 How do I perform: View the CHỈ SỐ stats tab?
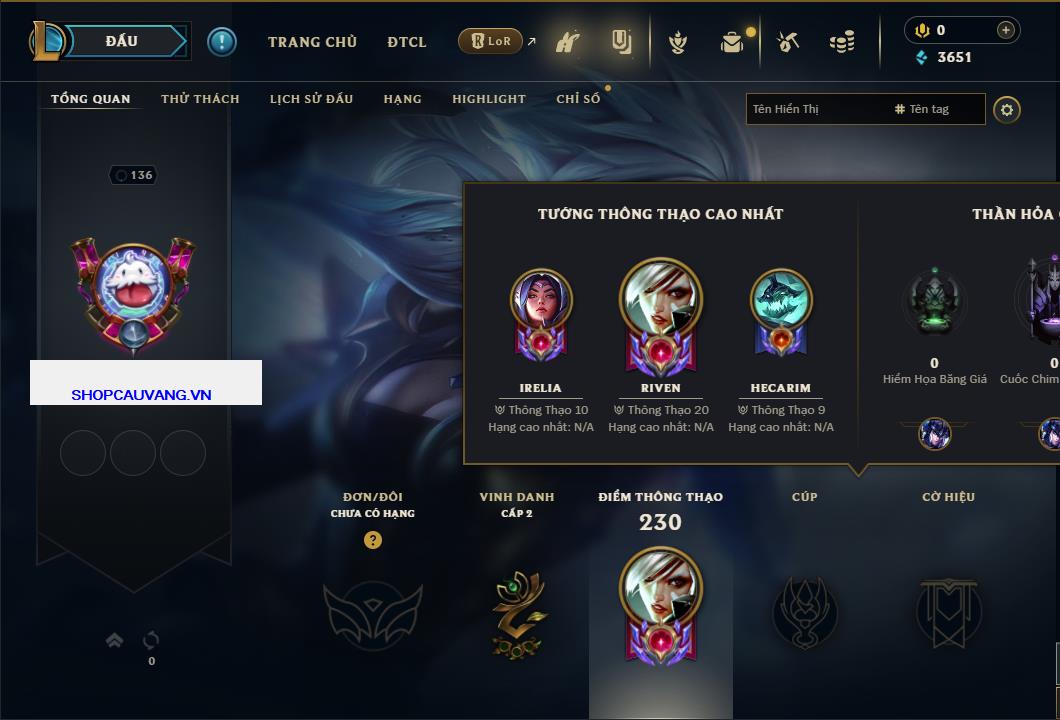point(578,99)
